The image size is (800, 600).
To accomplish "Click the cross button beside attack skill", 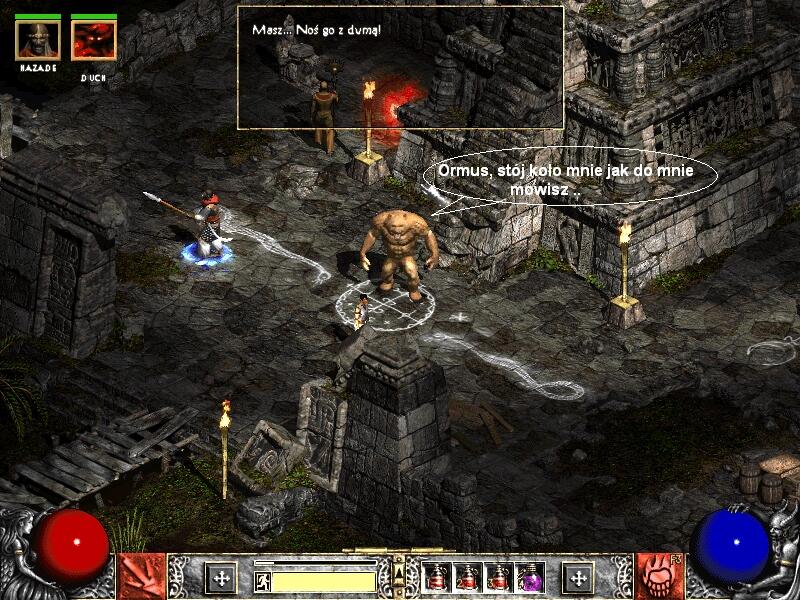I will pyautogui.click(x=221, y=578).
